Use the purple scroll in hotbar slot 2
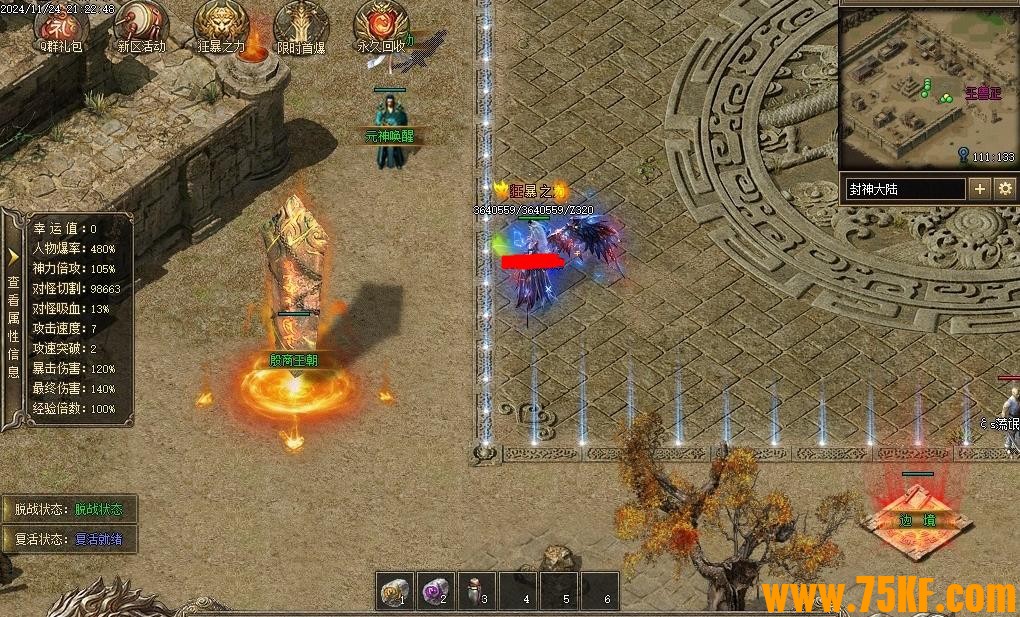Viewport: 1020px width, 617px height. pyautogui.click(x=434, y=590)
